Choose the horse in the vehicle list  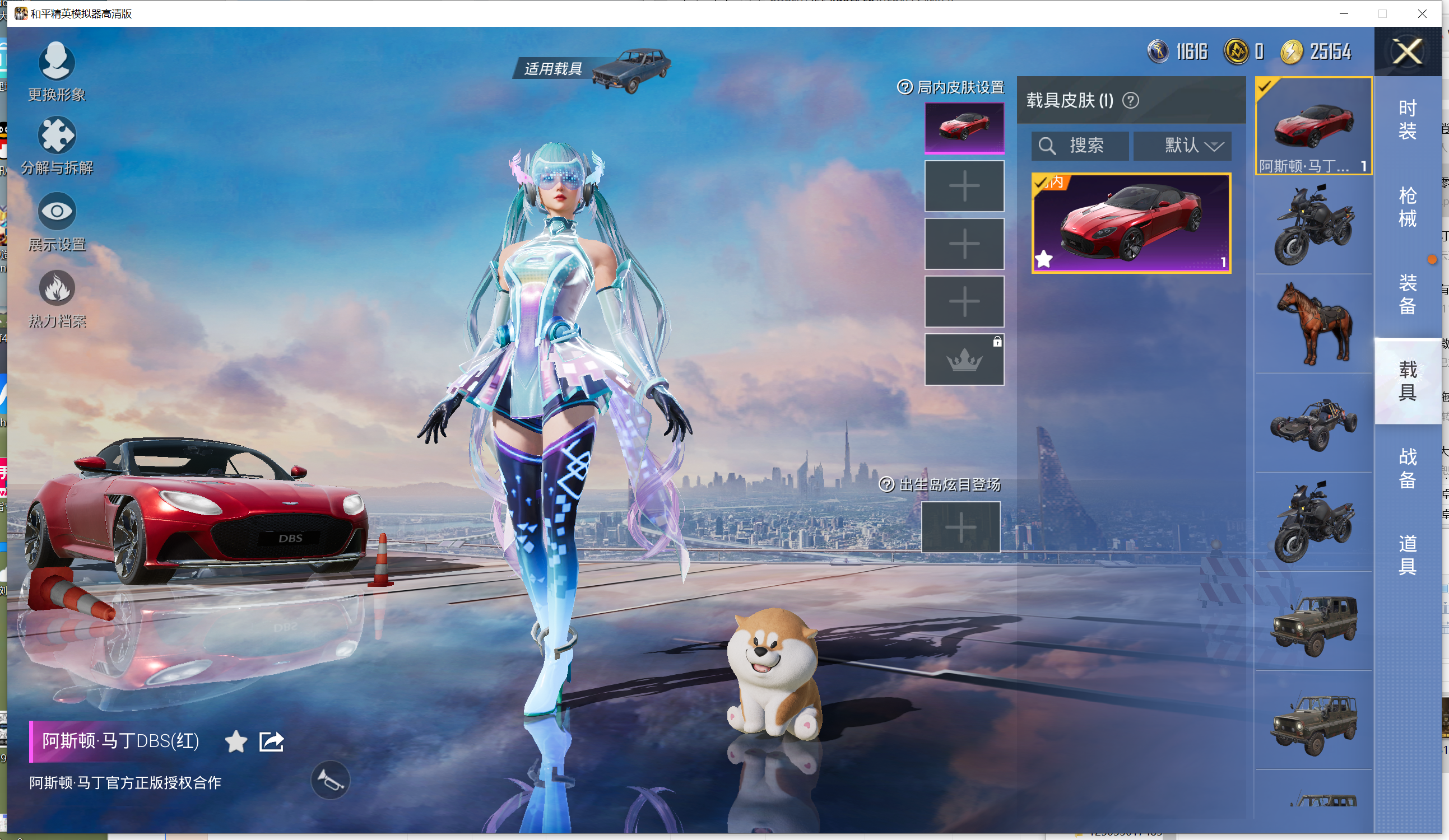(1313, 324)
